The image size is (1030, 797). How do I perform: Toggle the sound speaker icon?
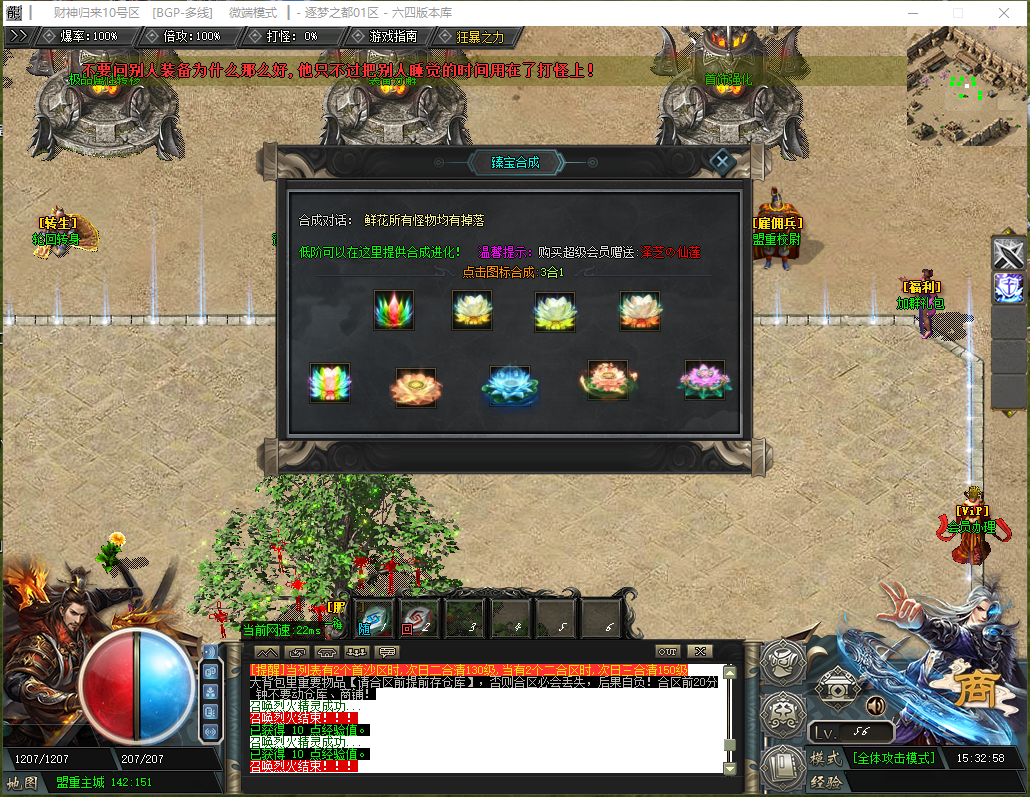coord(876,705)
